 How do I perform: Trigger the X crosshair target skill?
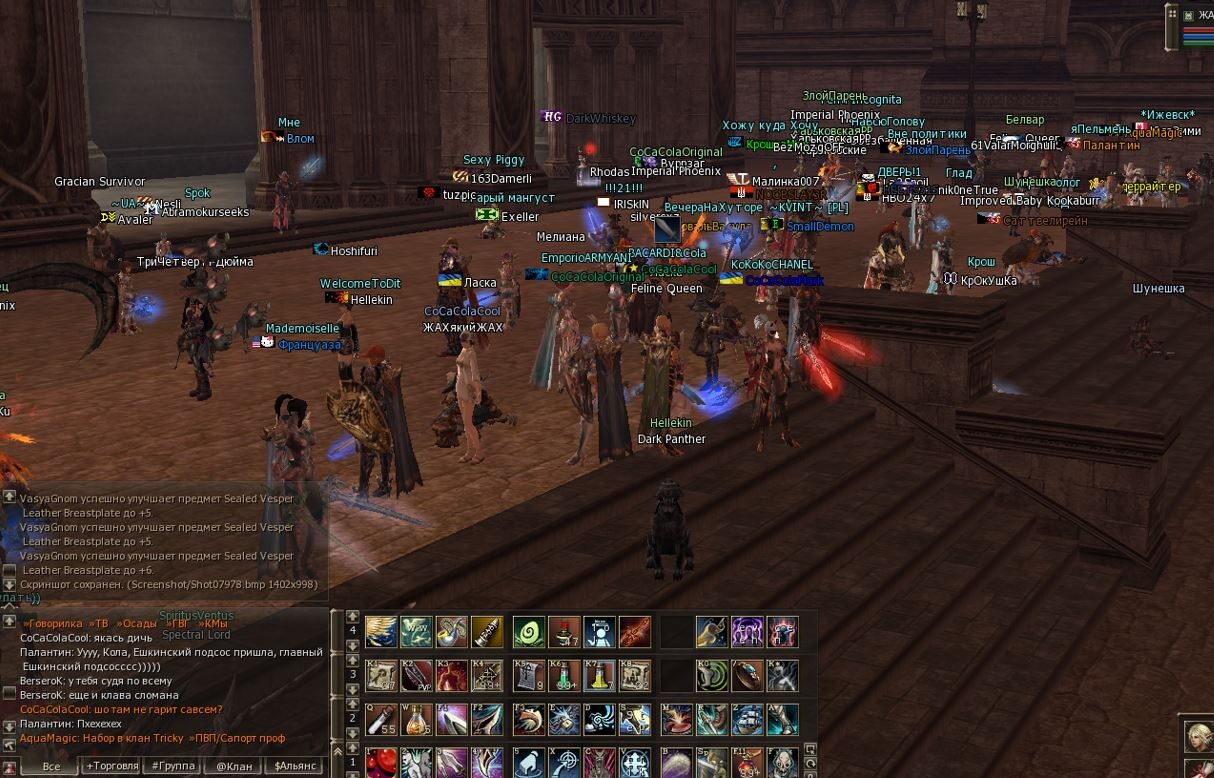[x=564, y=763]
